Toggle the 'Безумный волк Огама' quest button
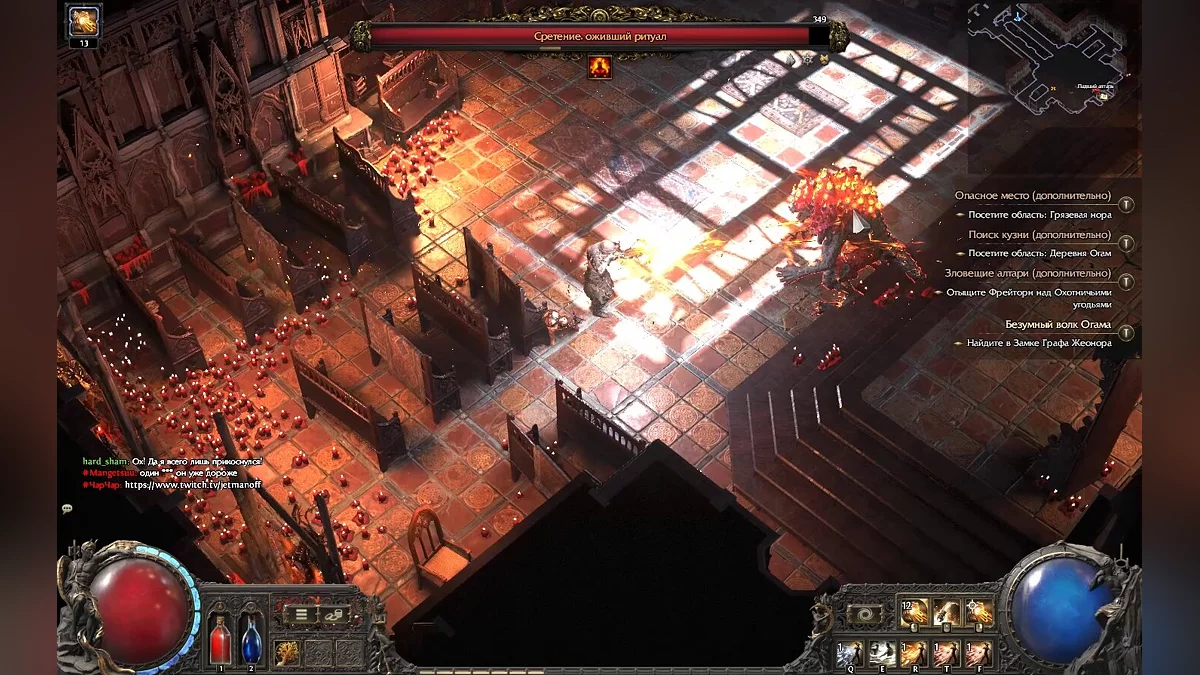The width and height of the screenshot is (1200, 675). pyautogui.click(x=1126, y=333)
